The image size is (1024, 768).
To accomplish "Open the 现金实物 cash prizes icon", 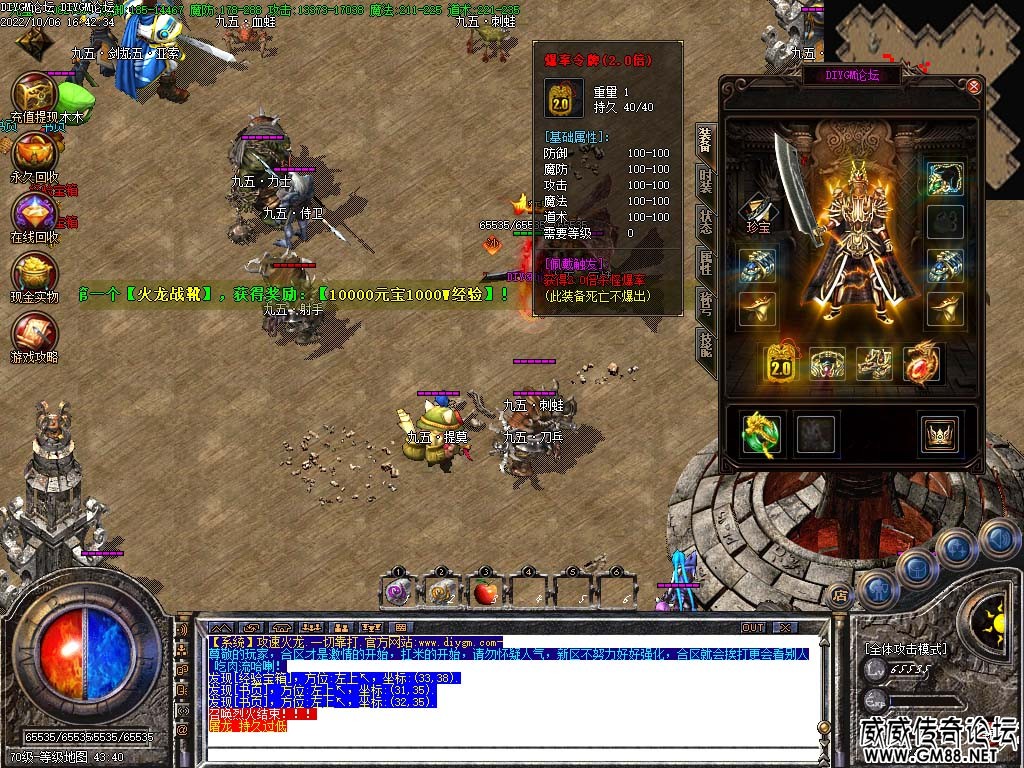I will [x=33, y=272].
